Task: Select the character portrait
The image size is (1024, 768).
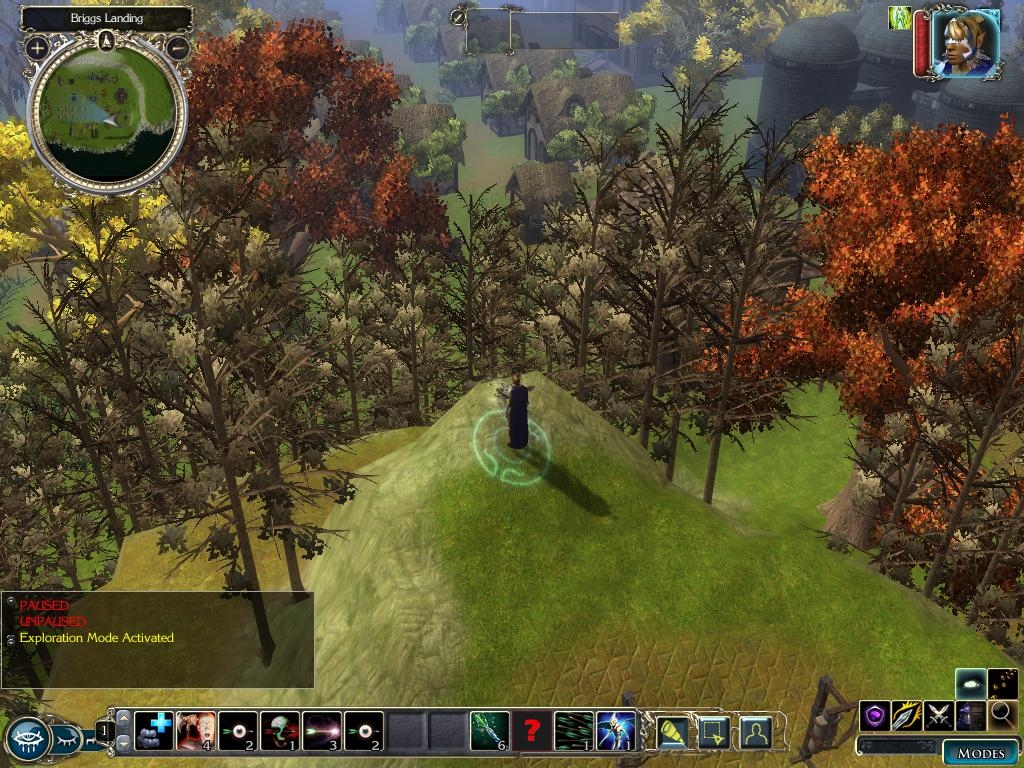Action: [x=964, y=44]
